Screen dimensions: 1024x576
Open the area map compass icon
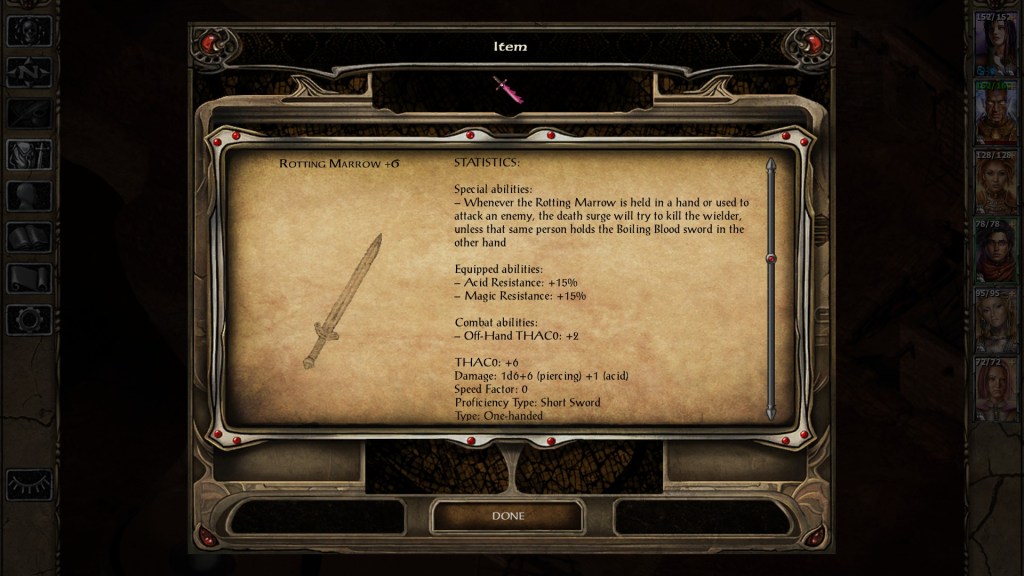pos(29,72)
